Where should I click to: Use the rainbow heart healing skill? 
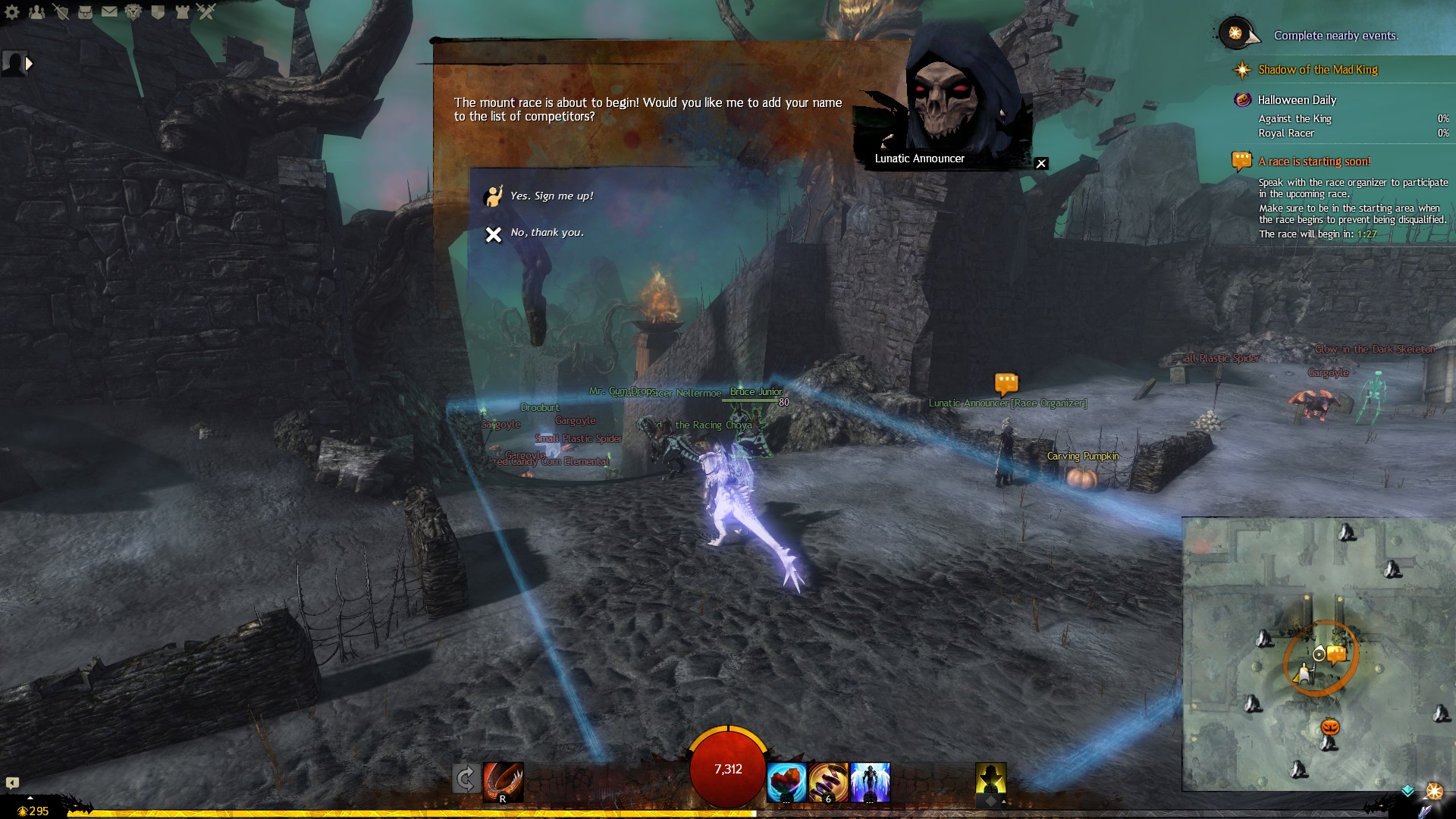pyautogui.click(x=786, y=782)
